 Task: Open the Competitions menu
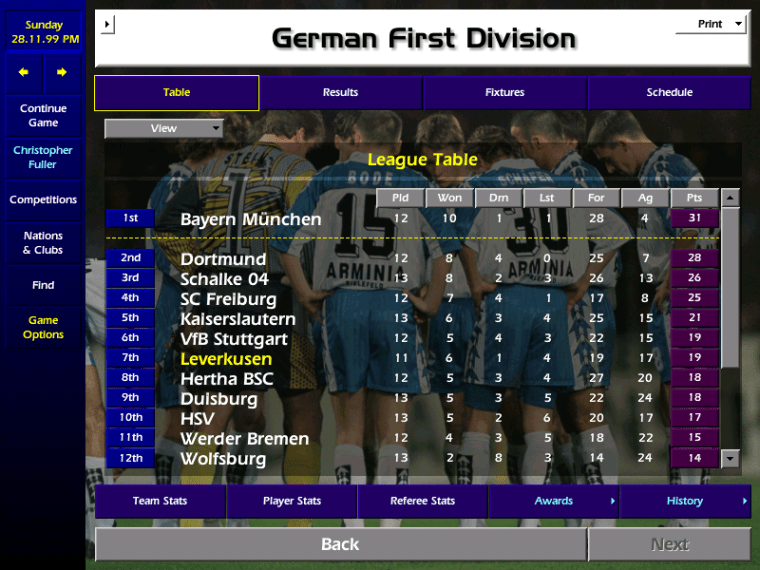click(43, 200)
